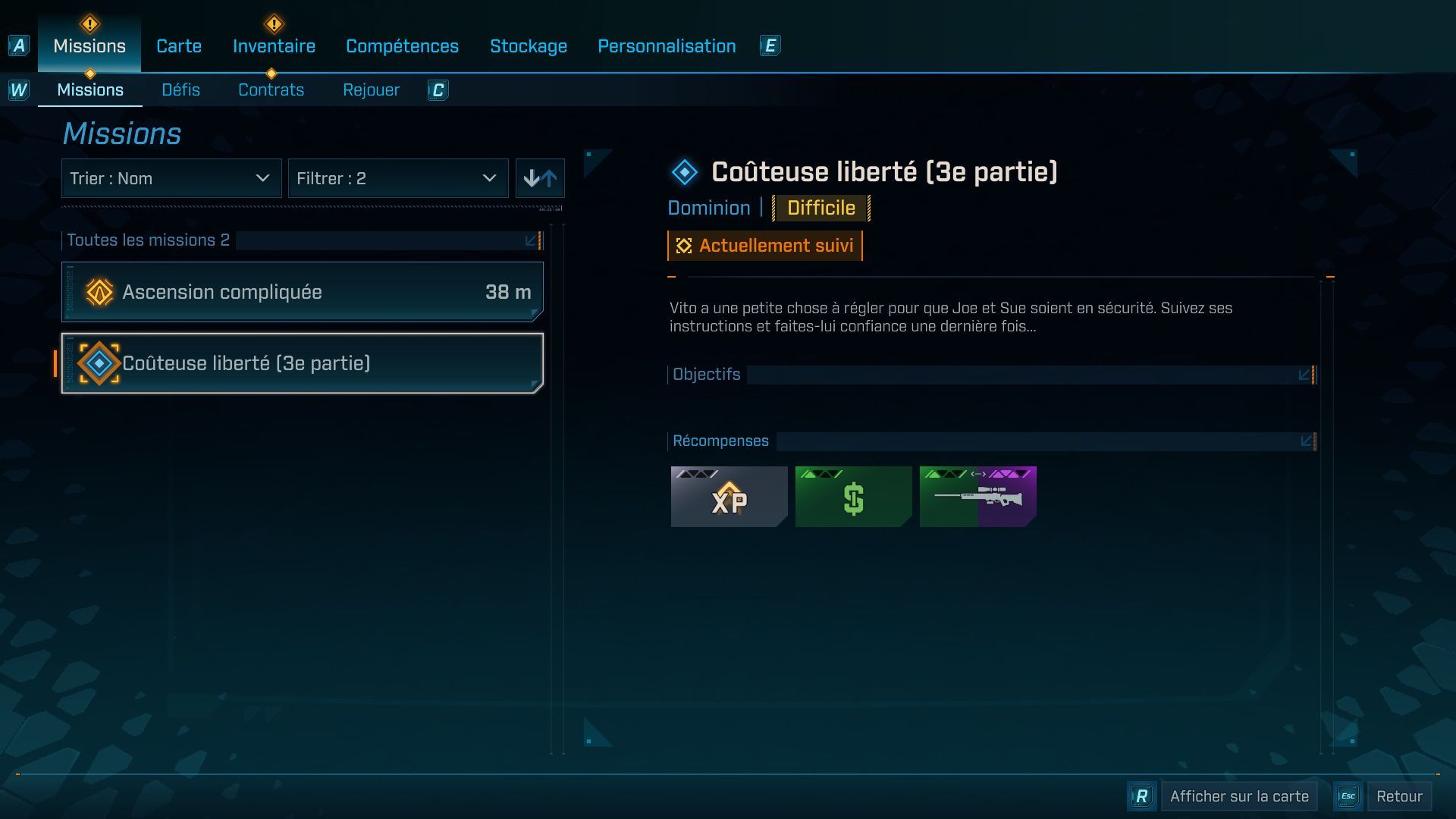
Task: Click the C hotkey icon next to Rejouer
Action: (438, 90)
